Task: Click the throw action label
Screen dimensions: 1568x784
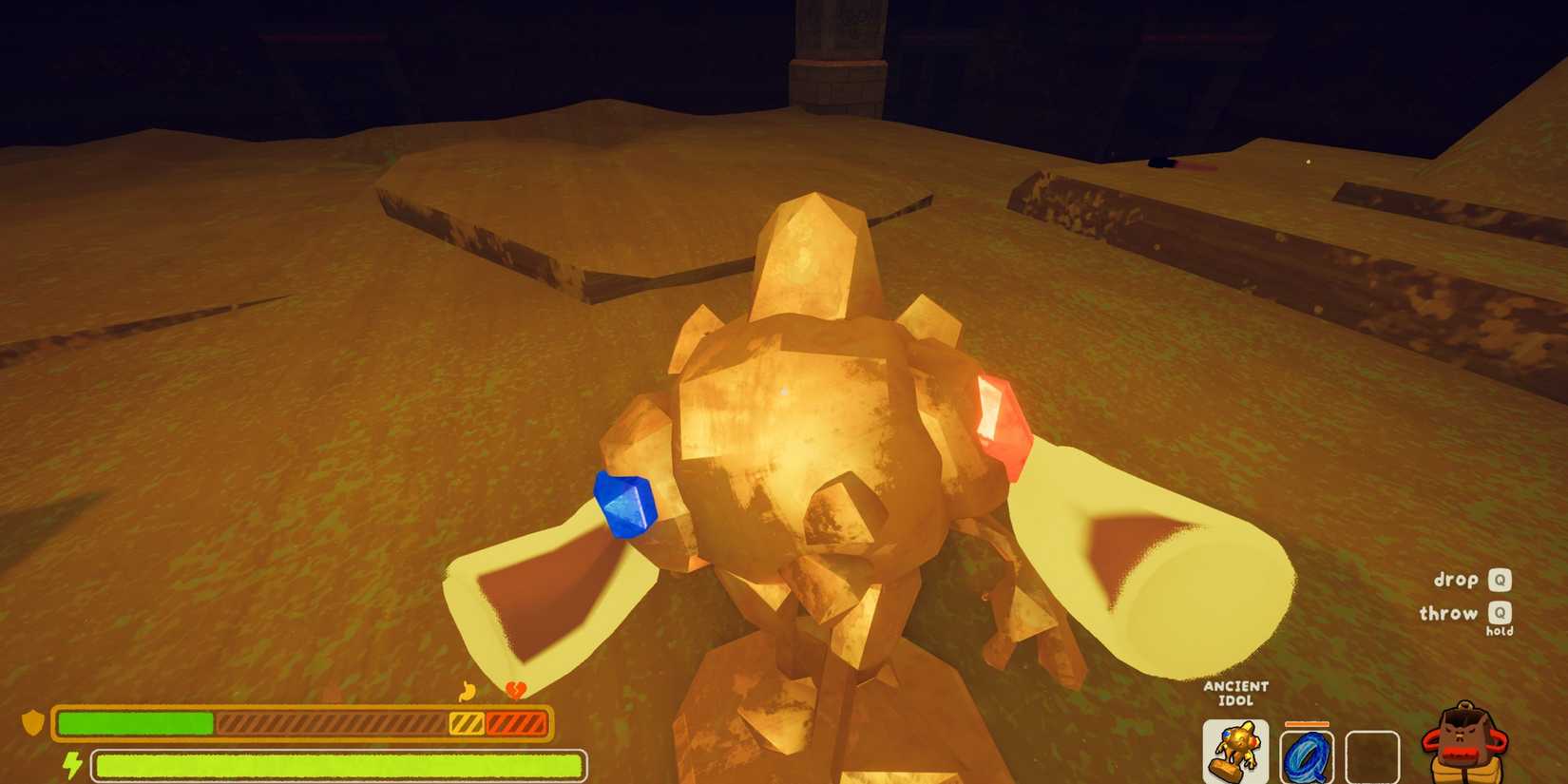Action: coord(1450,614)
